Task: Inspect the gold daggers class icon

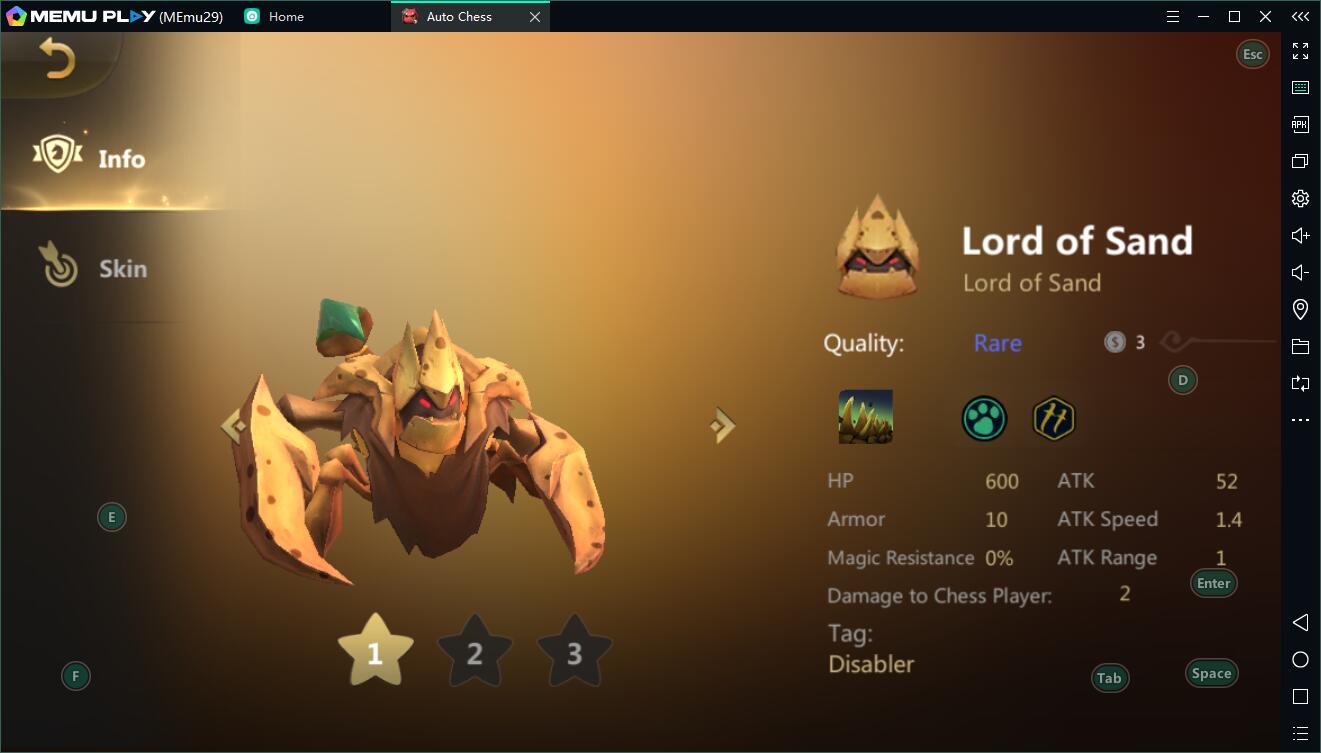Action: (1053, 419)
